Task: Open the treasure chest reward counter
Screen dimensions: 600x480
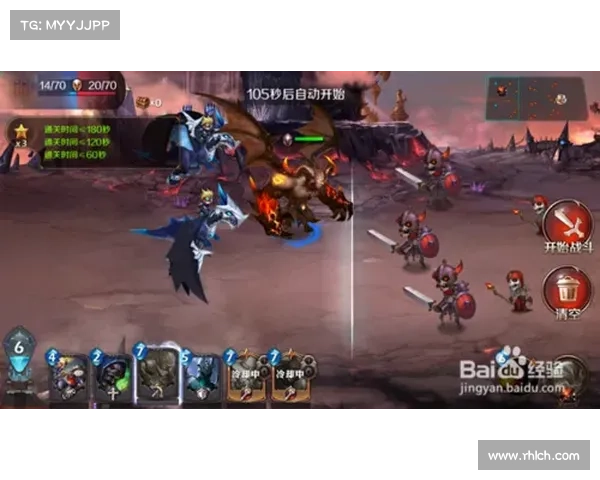Action: point(148,102)
